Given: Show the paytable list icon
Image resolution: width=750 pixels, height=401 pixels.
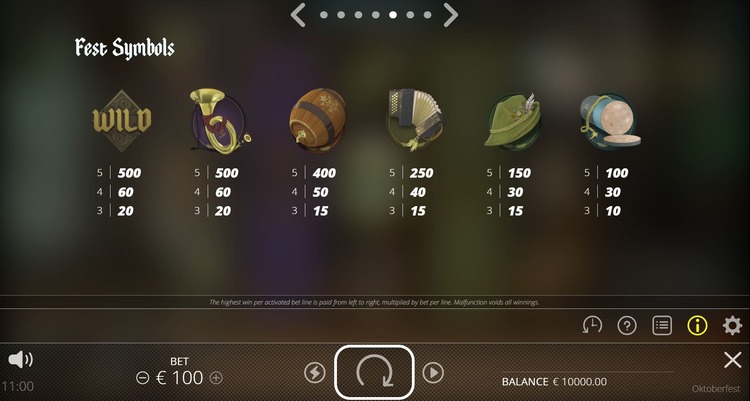Looking at the screenshot, I should click(661, 325).
